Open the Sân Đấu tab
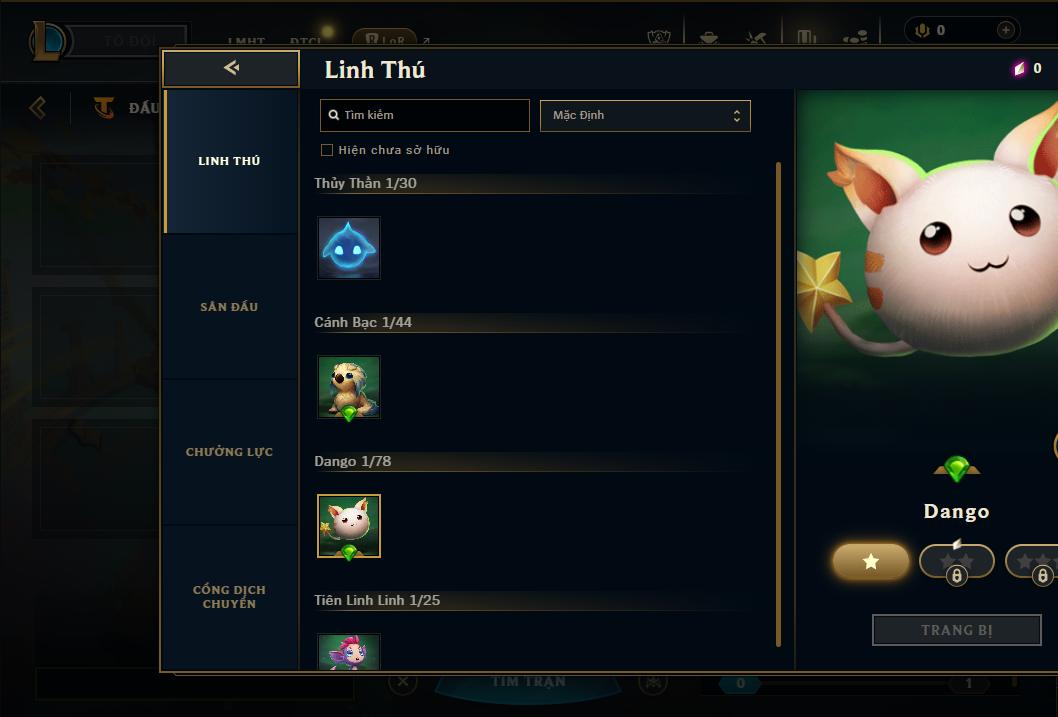Viewport: 1058px width, 717px height. click(x=230, y=307)
